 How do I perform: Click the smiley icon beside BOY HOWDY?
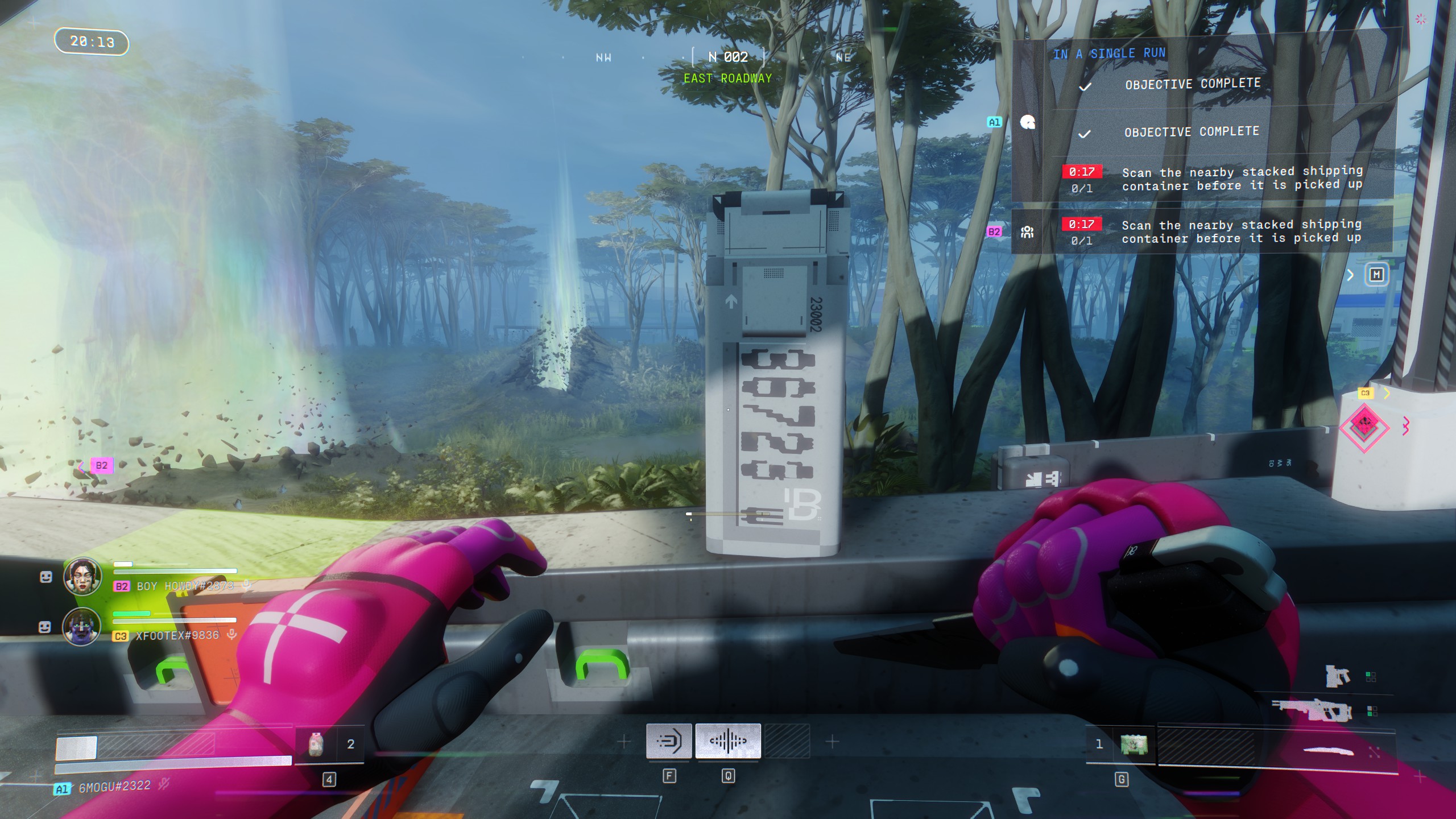click(46, 577)
